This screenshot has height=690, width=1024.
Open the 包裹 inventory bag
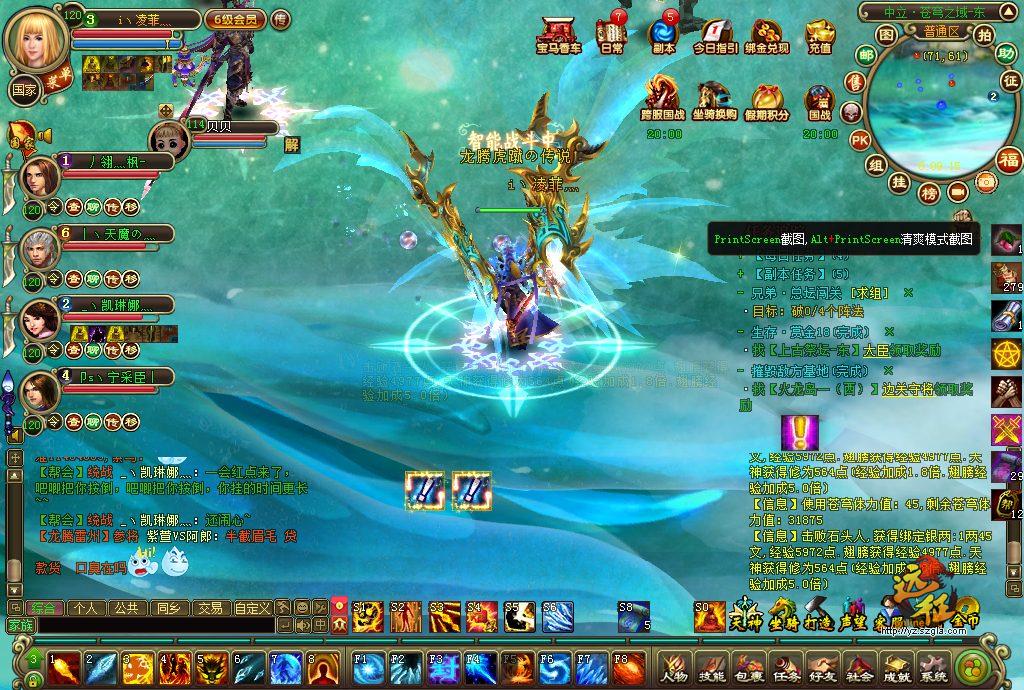pos(748,667)
